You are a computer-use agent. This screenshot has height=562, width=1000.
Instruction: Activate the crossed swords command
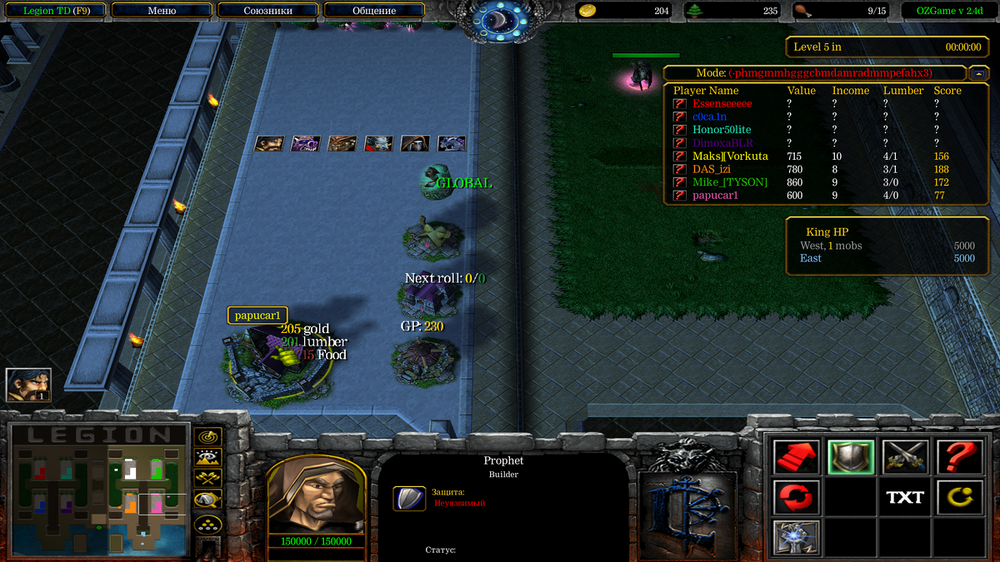(905, 458)
